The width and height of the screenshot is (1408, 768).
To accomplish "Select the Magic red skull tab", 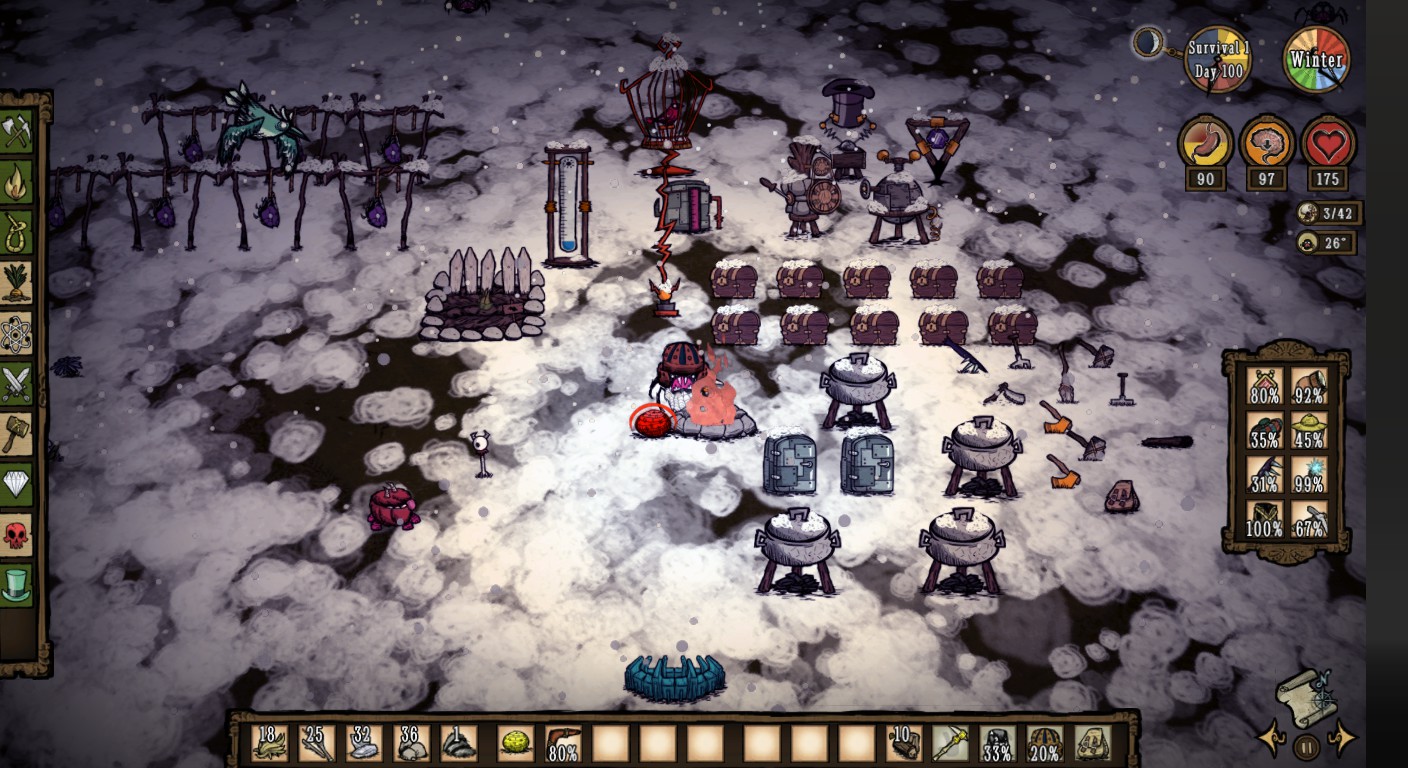I will pyautogui.click(x=16, y=535).
